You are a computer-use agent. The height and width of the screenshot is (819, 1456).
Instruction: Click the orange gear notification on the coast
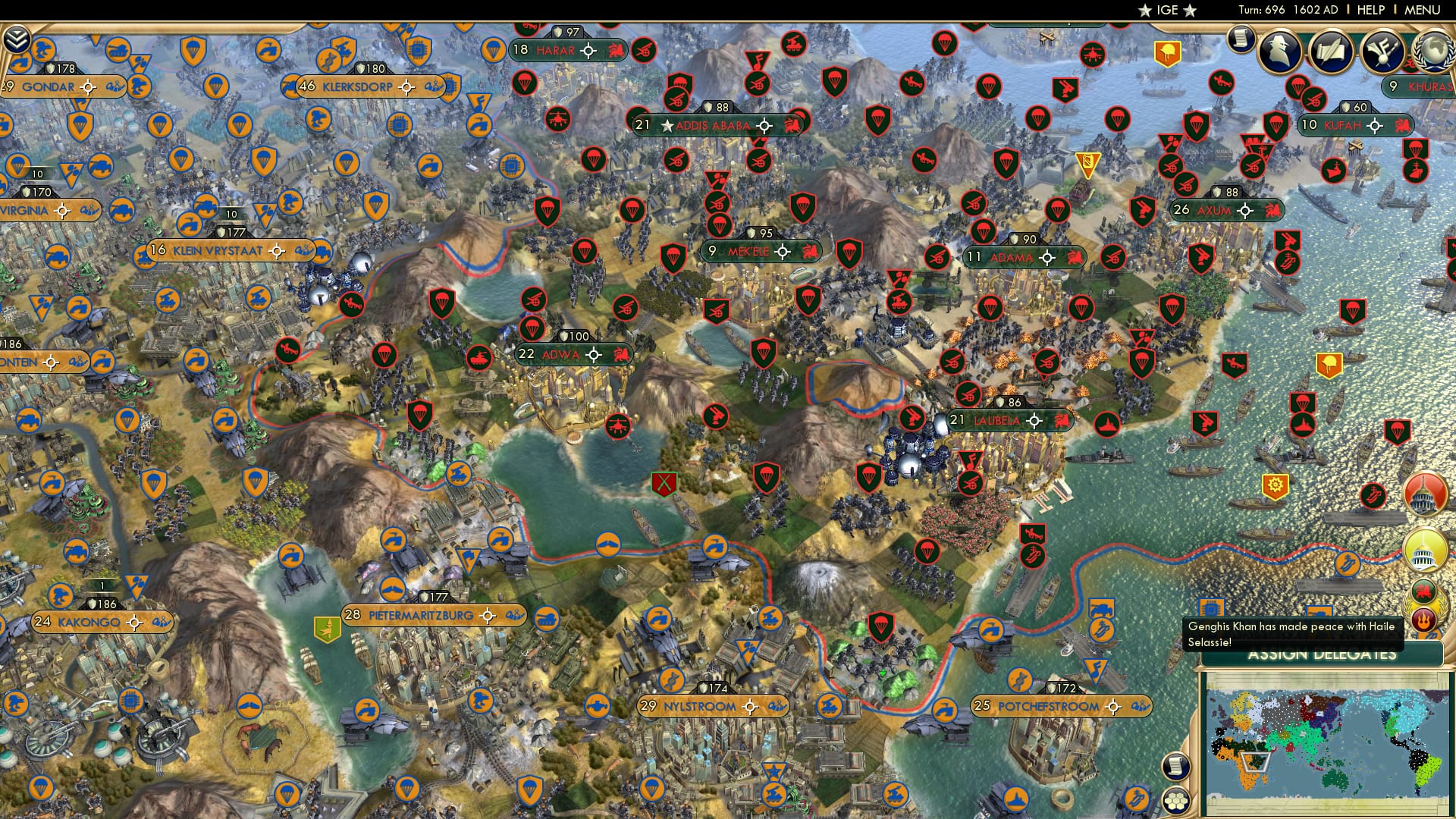click(x=1274, y=486)
